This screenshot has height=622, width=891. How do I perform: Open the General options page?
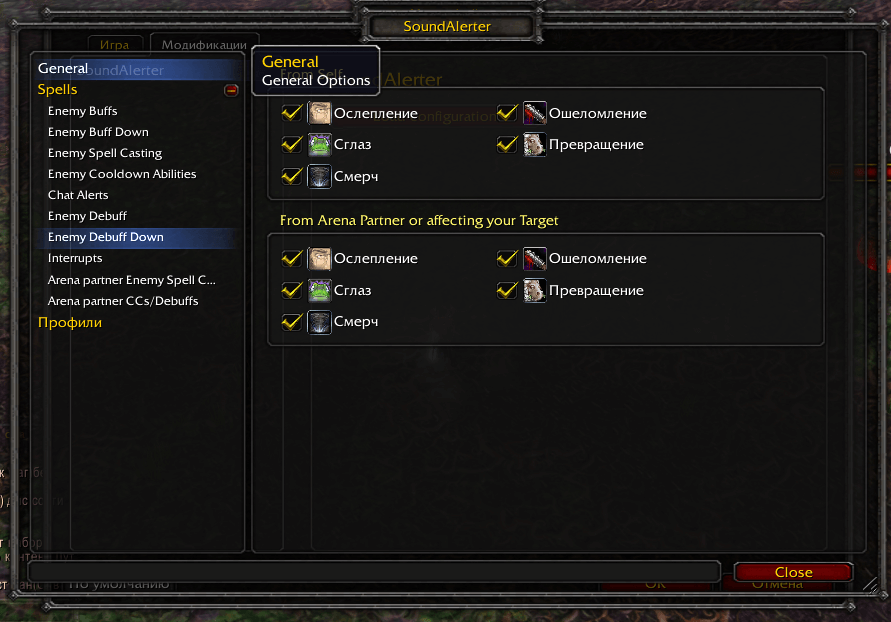tap(63, 69)
